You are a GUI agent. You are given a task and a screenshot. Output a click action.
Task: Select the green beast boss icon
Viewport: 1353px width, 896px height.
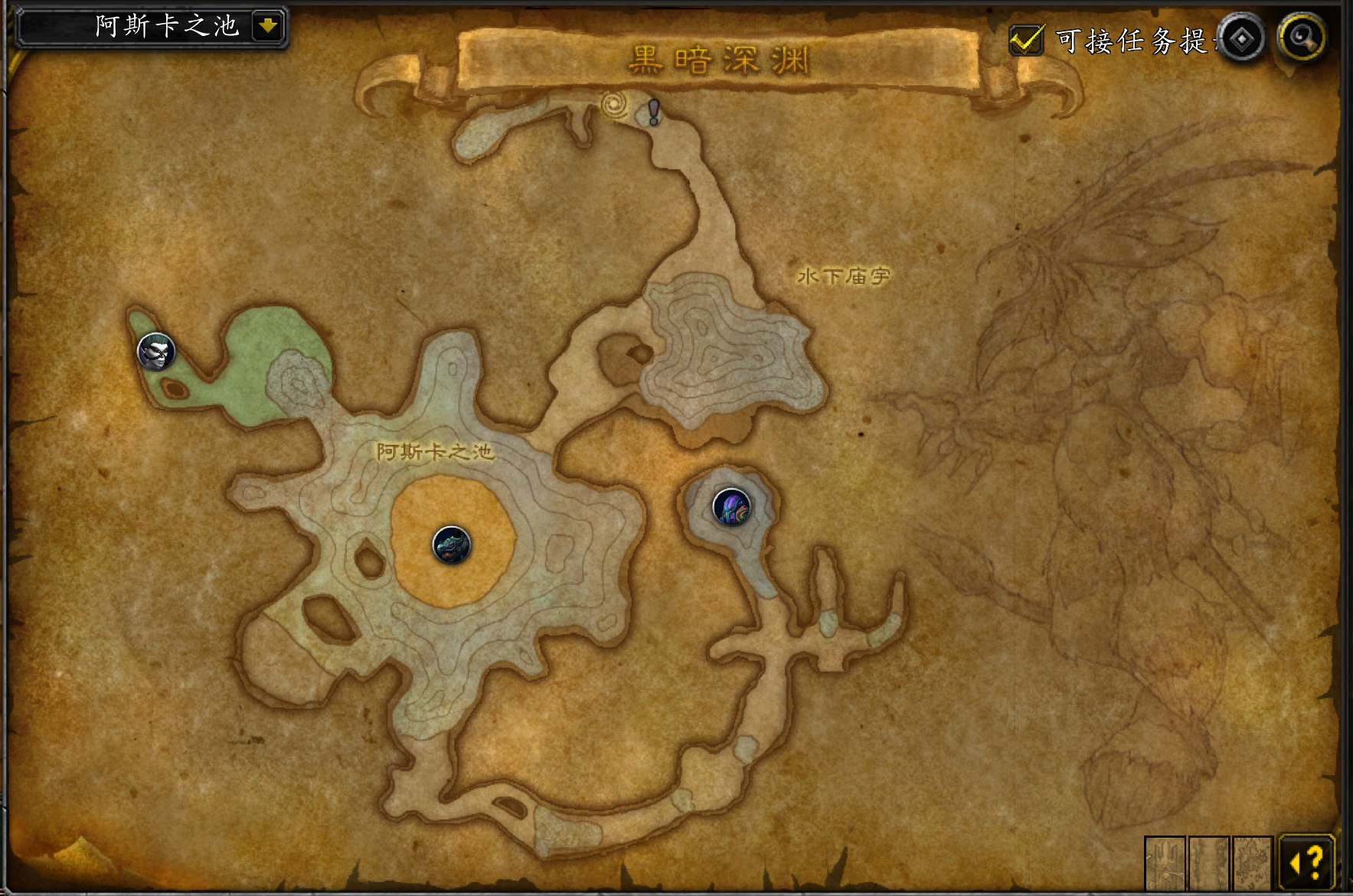click(x=452, y=544)
